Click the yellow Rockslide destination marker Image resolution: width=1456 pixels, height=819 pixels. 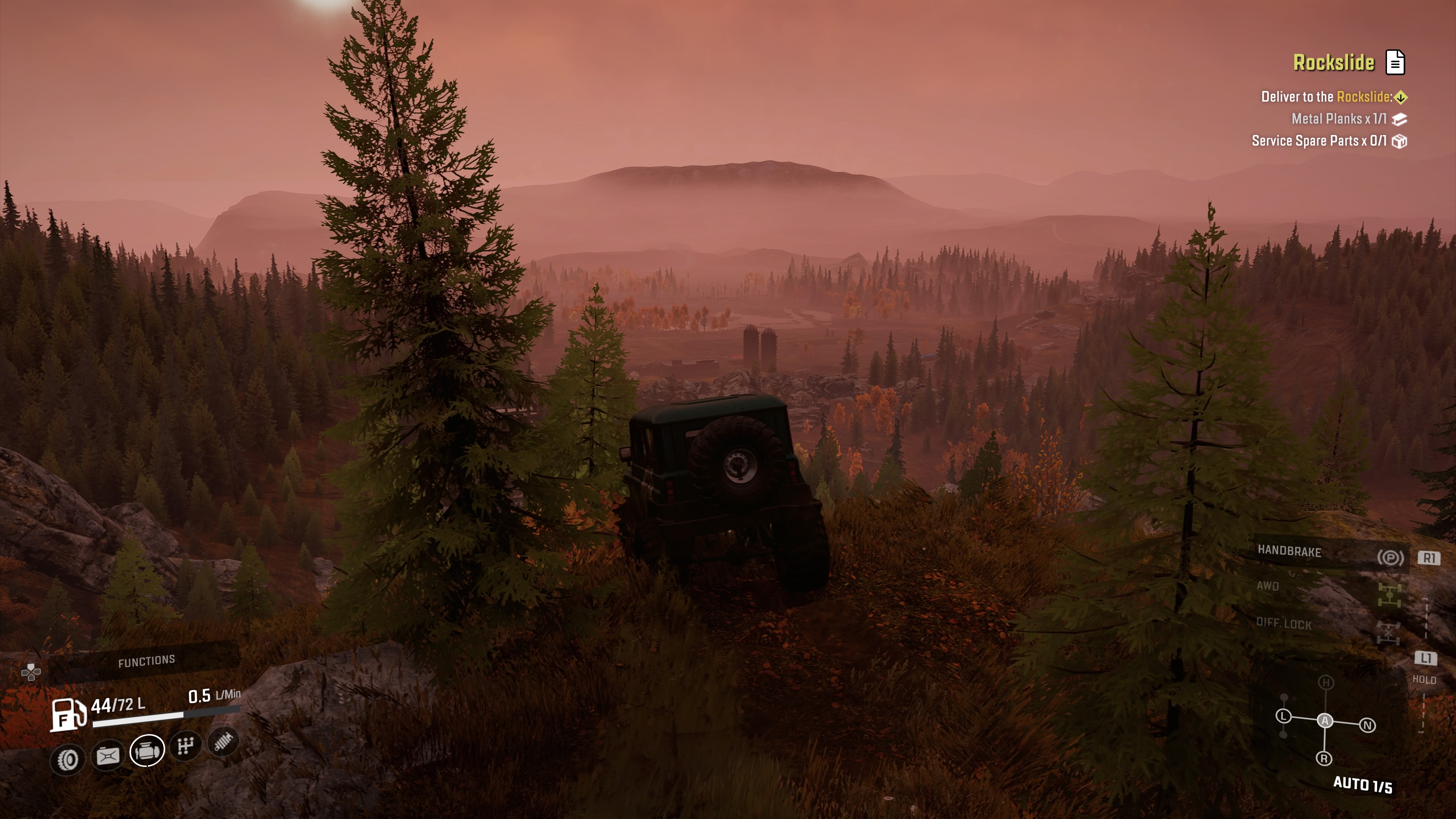[x=1401, y=97]
